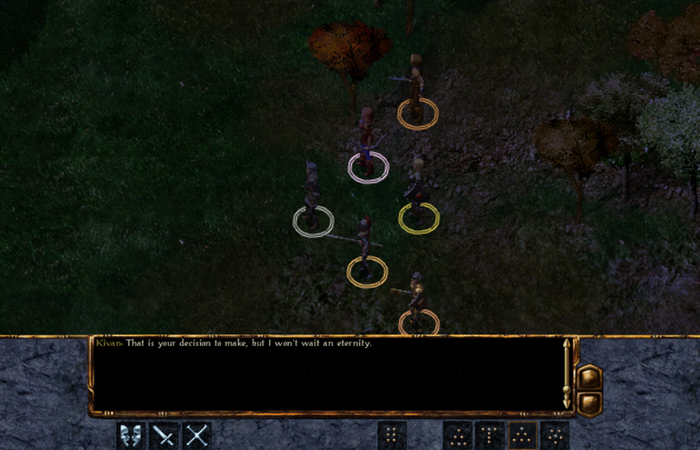
Task: Select the two-column formation button
Action: coord(392,435)
